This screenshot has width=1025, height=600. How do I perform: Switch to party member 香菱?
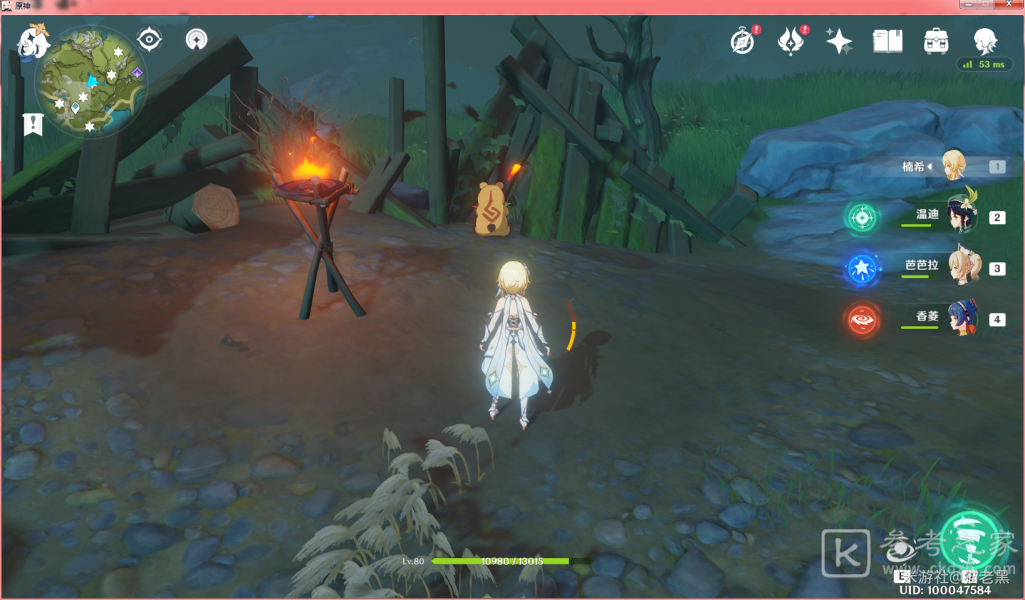[962, 318]
